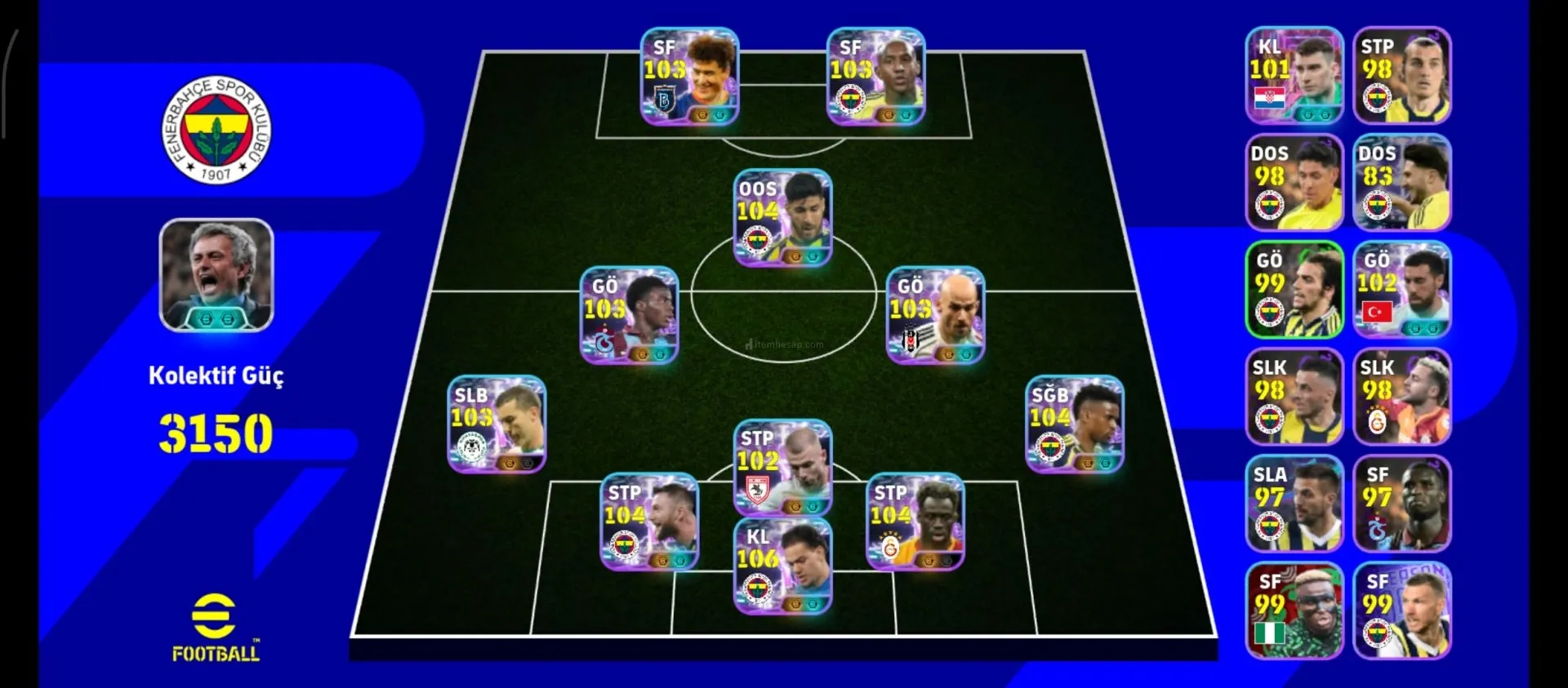1568x688 pixels.
Task: Choose the KL 101 substitute goalkeeper card
Action: click(1294, 75)
